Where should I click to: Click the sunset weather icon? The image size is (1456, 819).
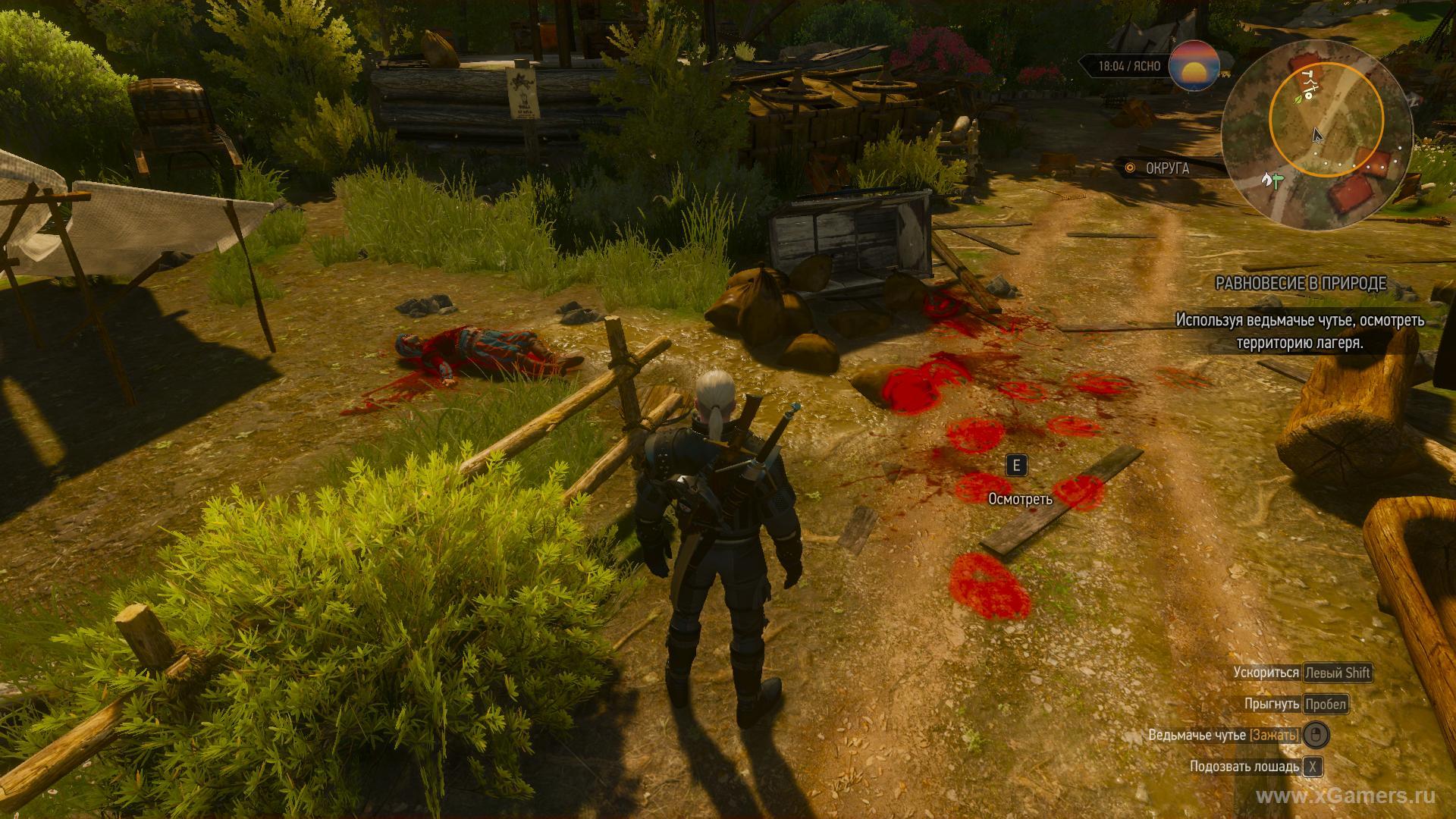(1194, 66)
